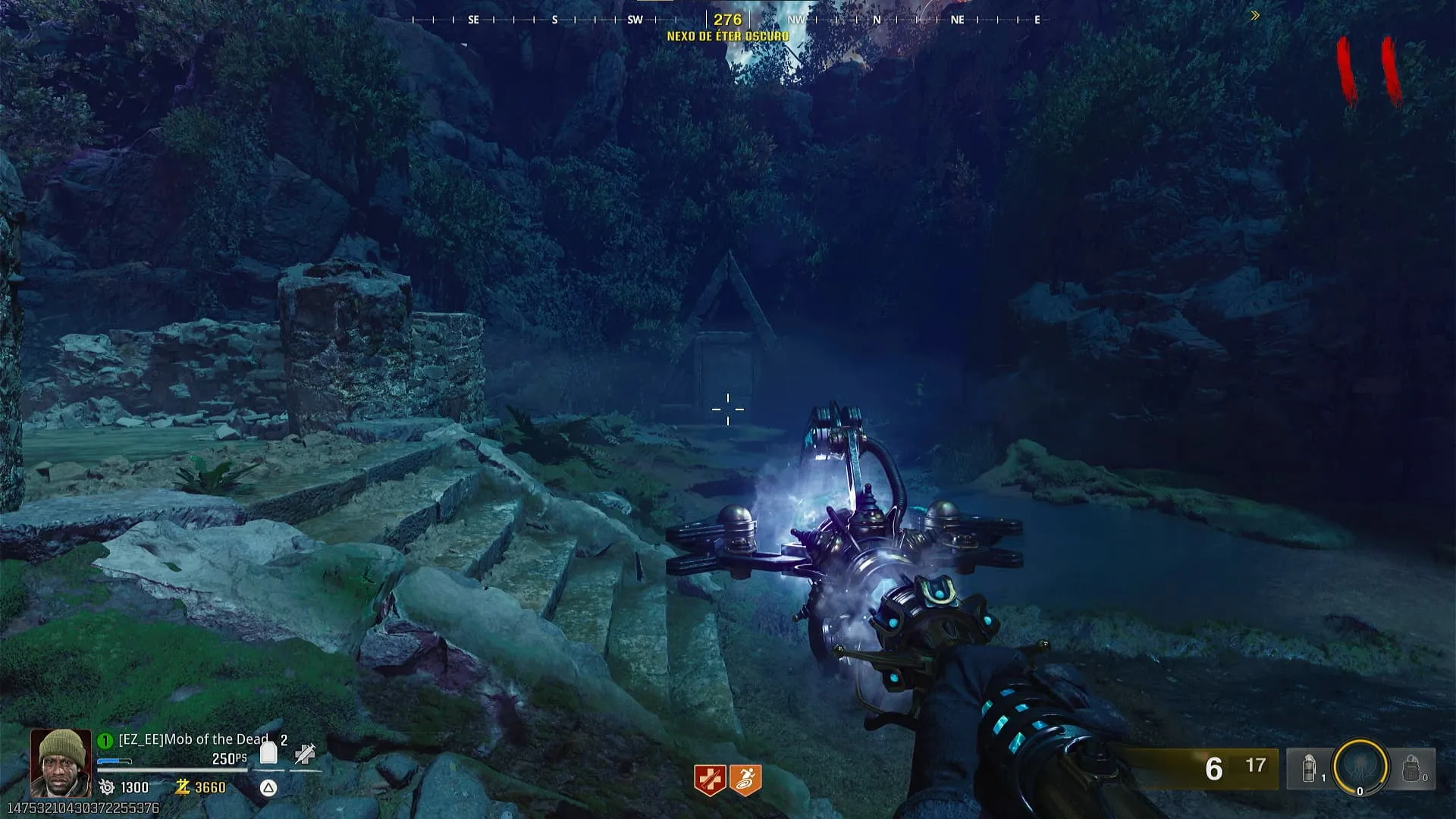Activate the circular field upgrade icon
1456x819 pixels.
pyautogui.click(x=1360, y=767)
